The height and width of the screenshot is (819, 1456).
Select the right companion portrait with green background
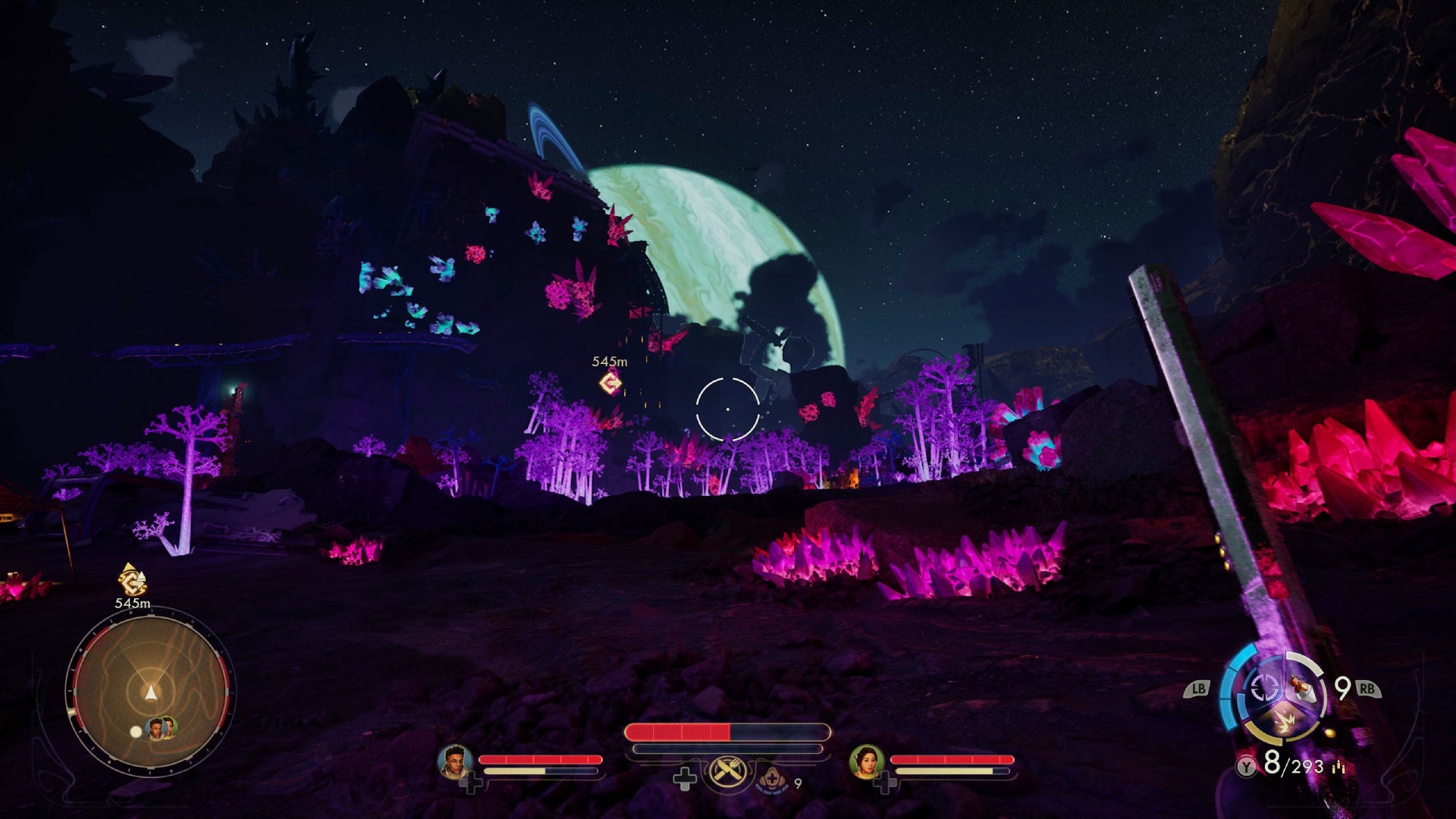(867, 761)
